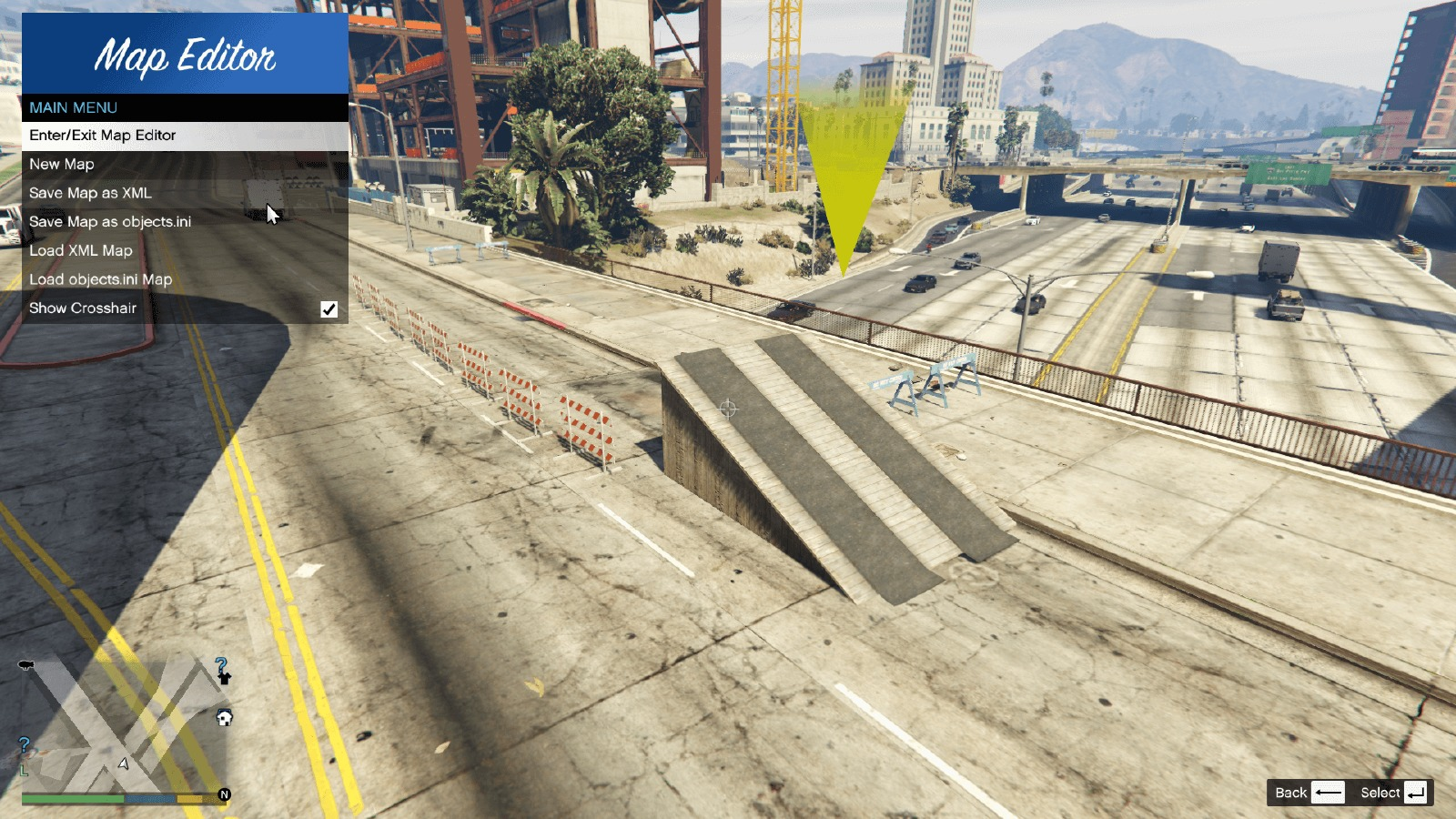
Task: Select Save Map as objects.ini
Action: click(x=185, y=222)
